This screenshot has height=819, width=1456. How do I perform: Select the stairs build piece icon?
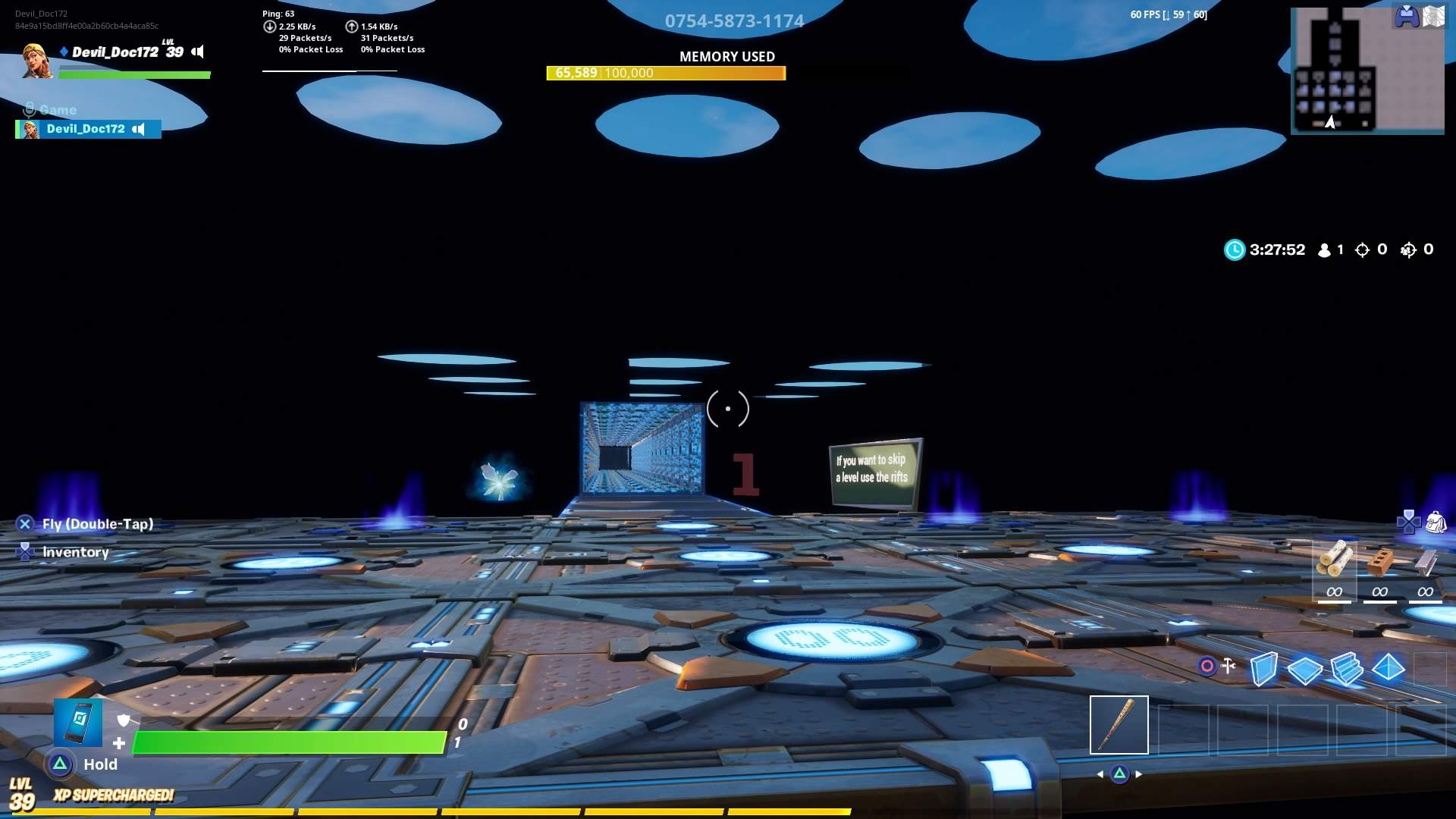point(1348,670)
